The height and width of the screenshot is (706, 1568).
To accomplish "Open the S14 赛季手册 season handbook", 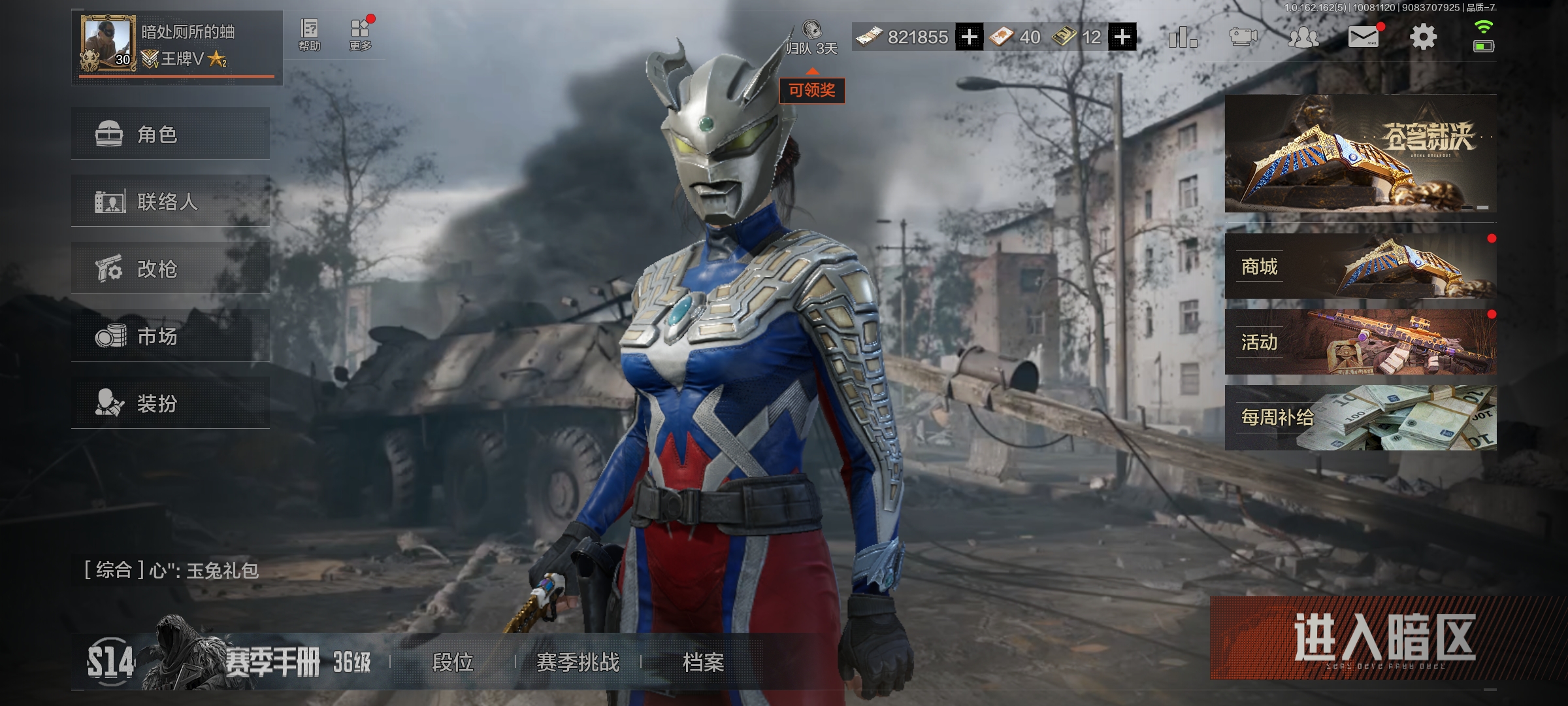I will [229, 662].
